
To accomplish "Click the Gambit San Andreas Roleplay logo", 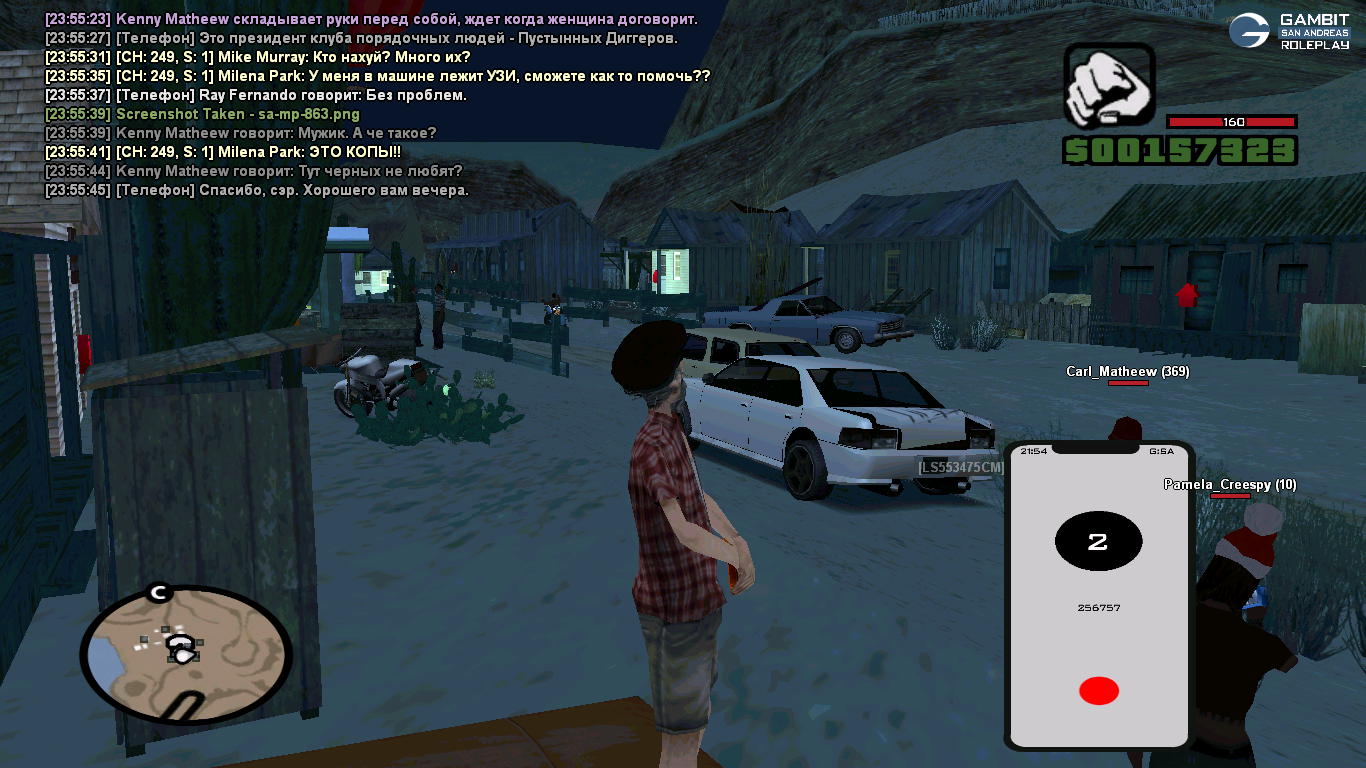I will 1288,31.
